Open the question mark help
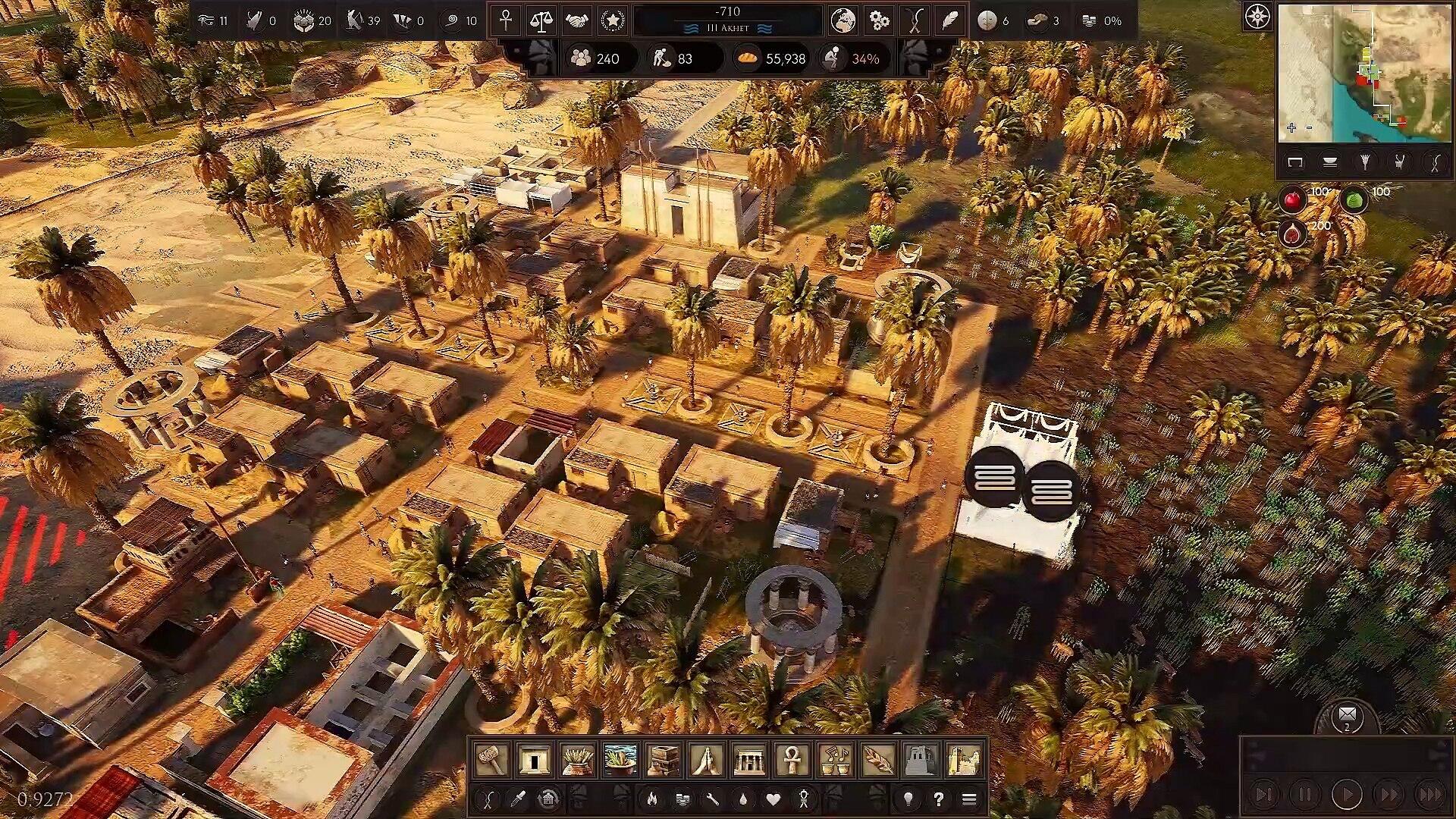Screen dimensions: 1456x819 pyautogui.click(x=939, y=799)
